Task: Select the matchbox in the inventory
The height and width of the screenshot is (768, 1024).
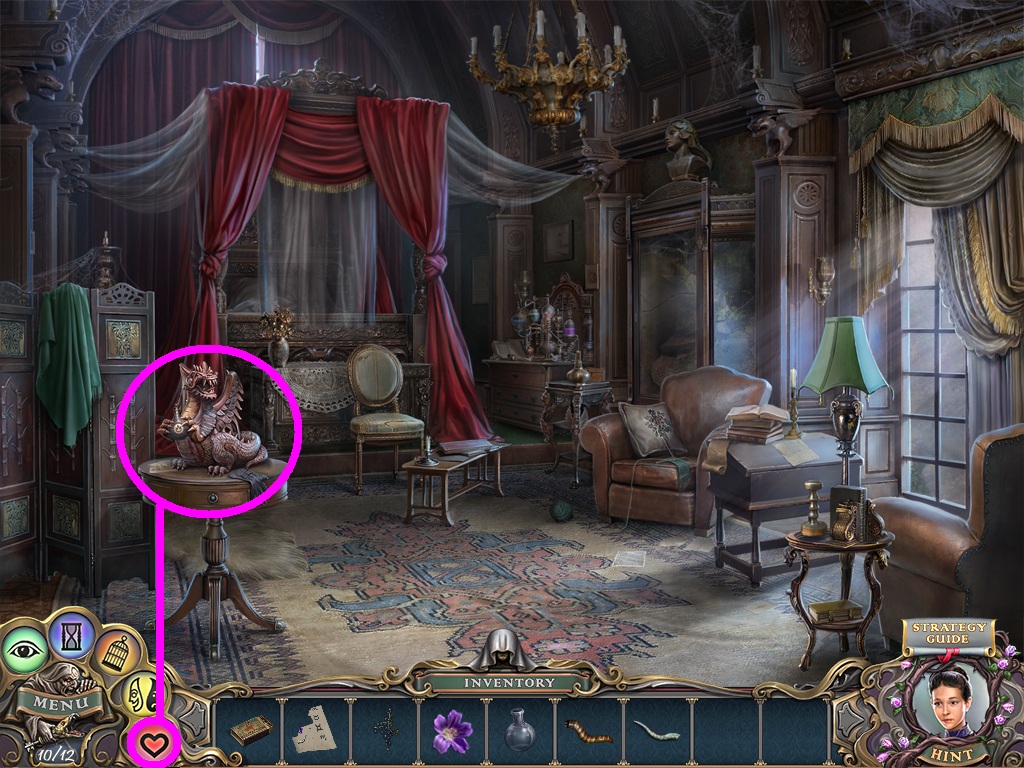Action: click(250, 731)
